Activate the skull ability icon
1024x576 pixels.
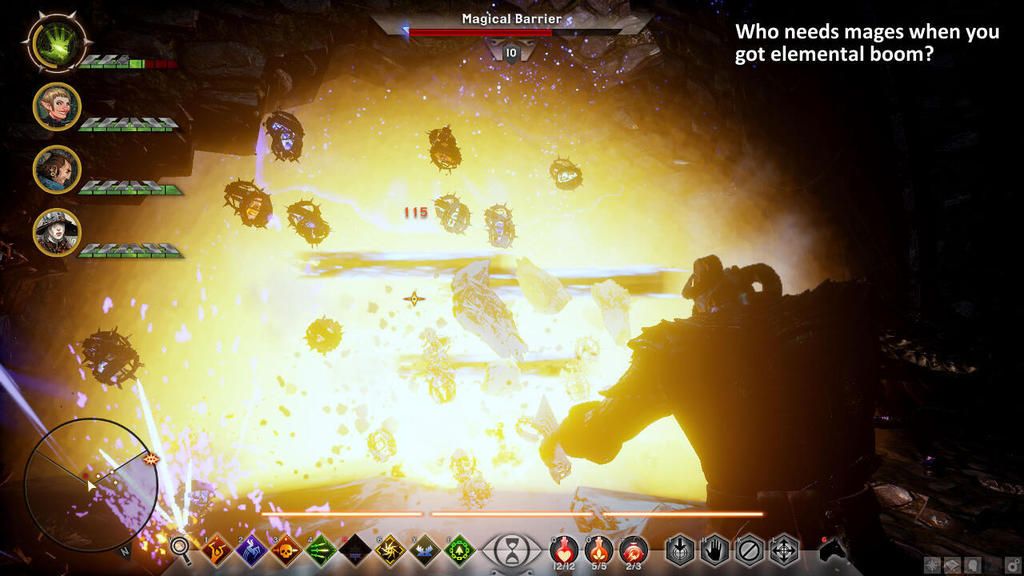[285, 548]
